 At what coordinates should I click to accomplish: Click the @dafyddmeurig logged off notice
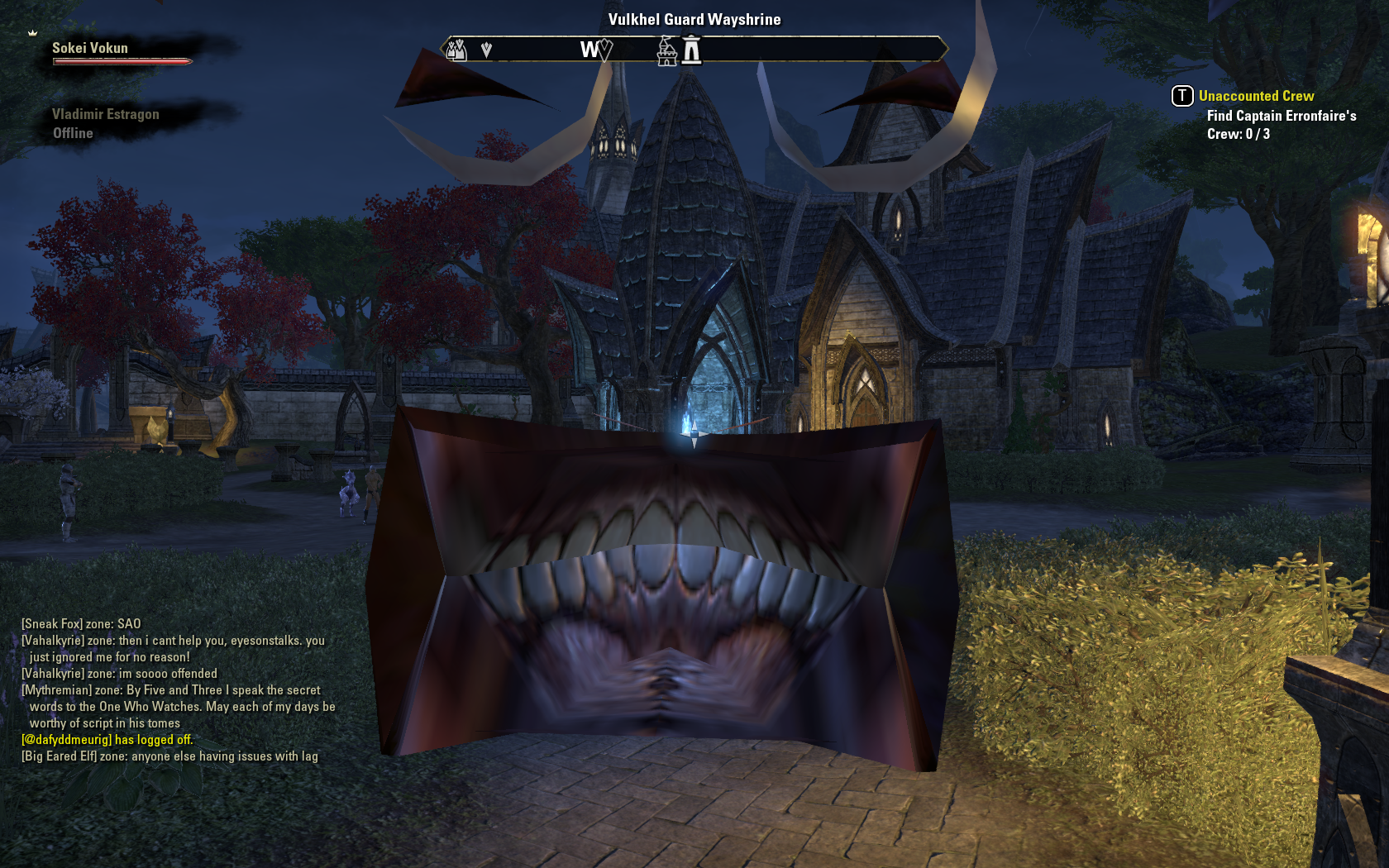[107, 740]
